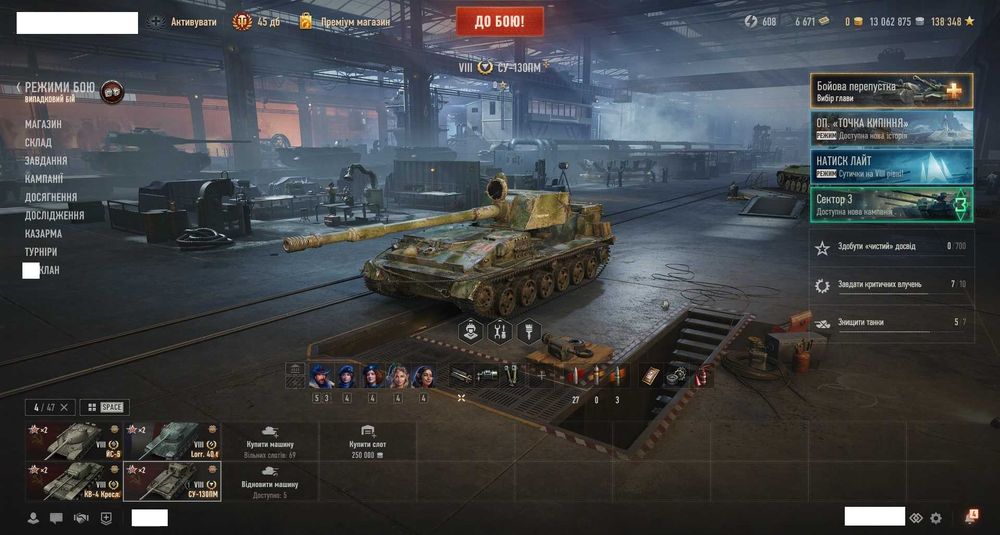
Task: Open the КАМПАНІЇ menu entry
Action: [x=46, y=179]
